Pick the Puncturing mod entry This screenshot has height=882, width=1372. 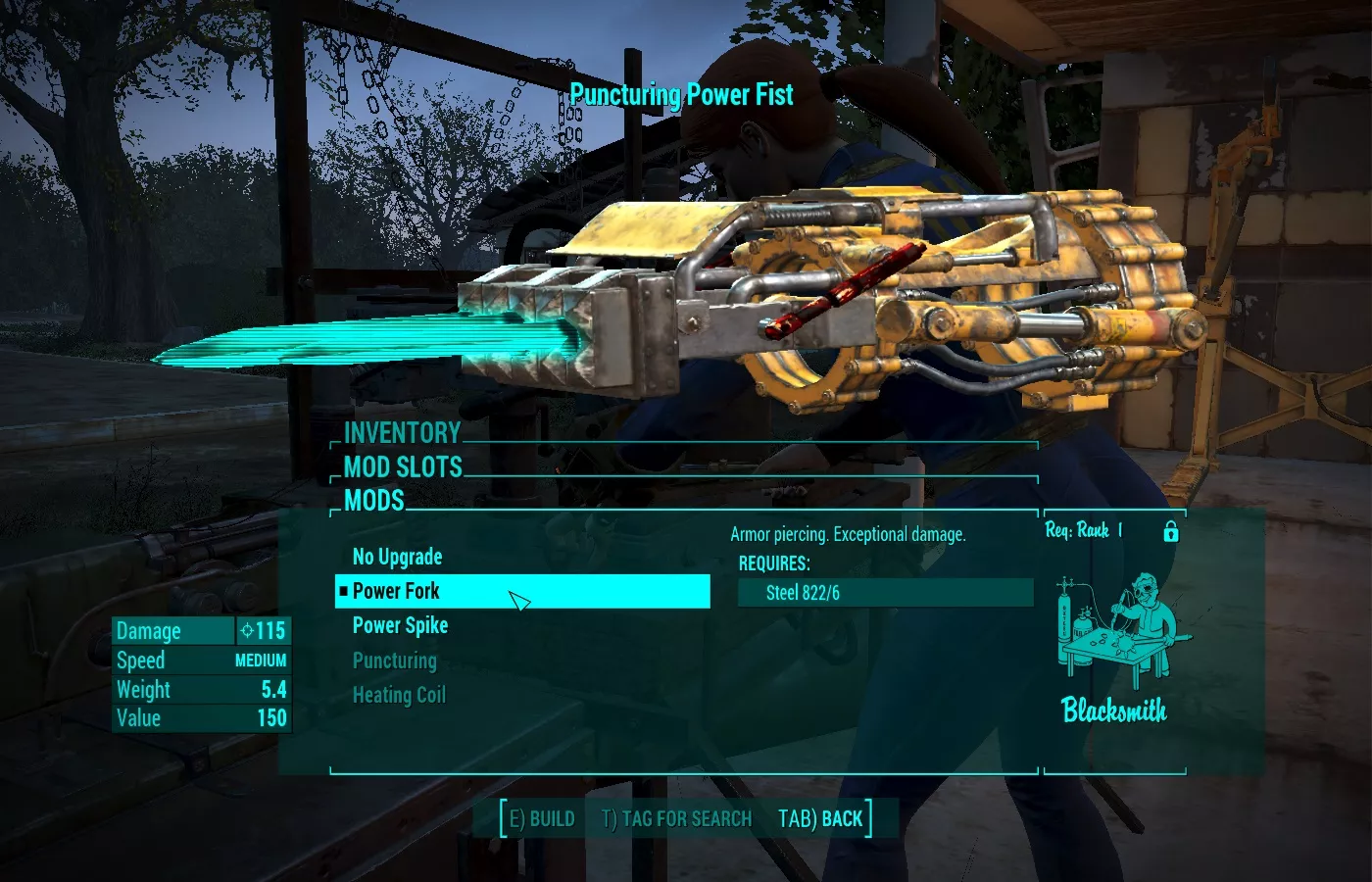click(394, 661)
